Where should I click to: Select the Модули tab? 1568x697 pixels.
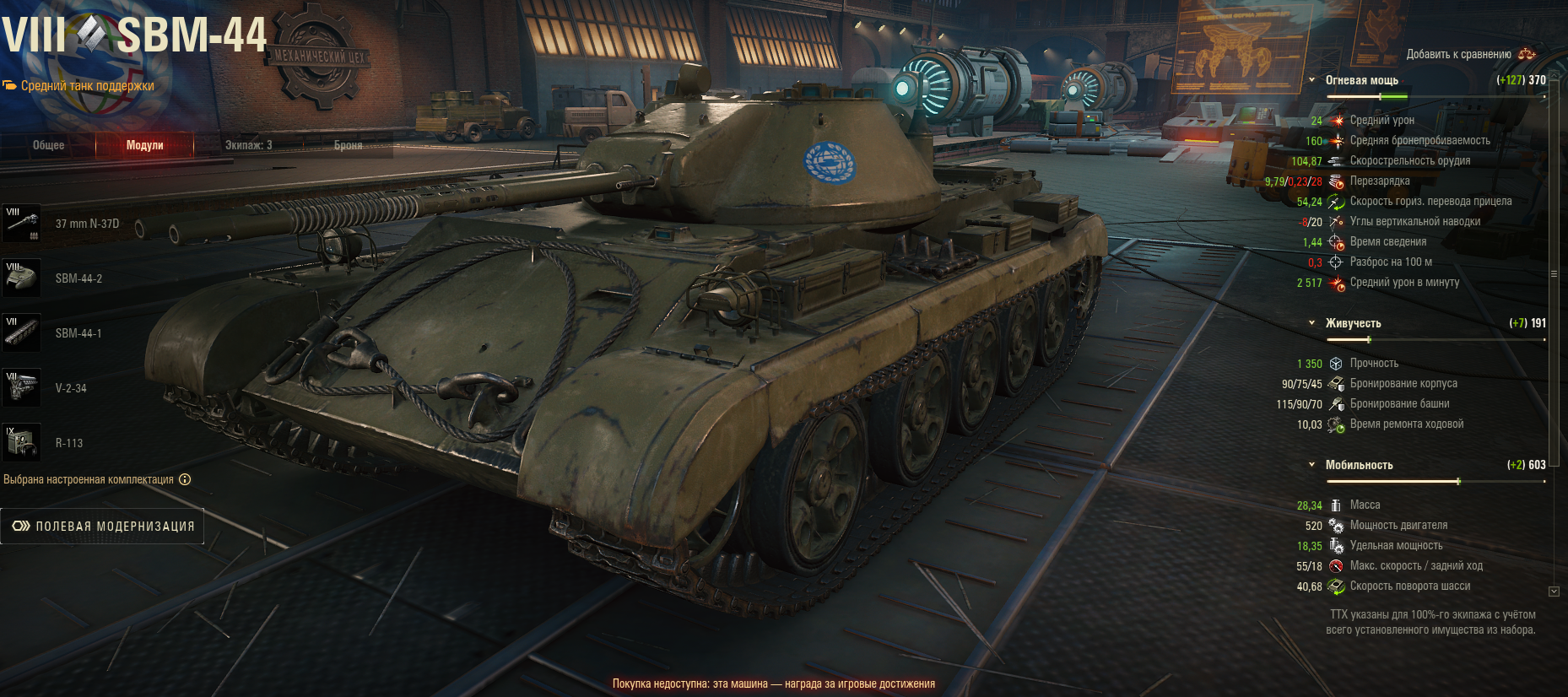144,145
